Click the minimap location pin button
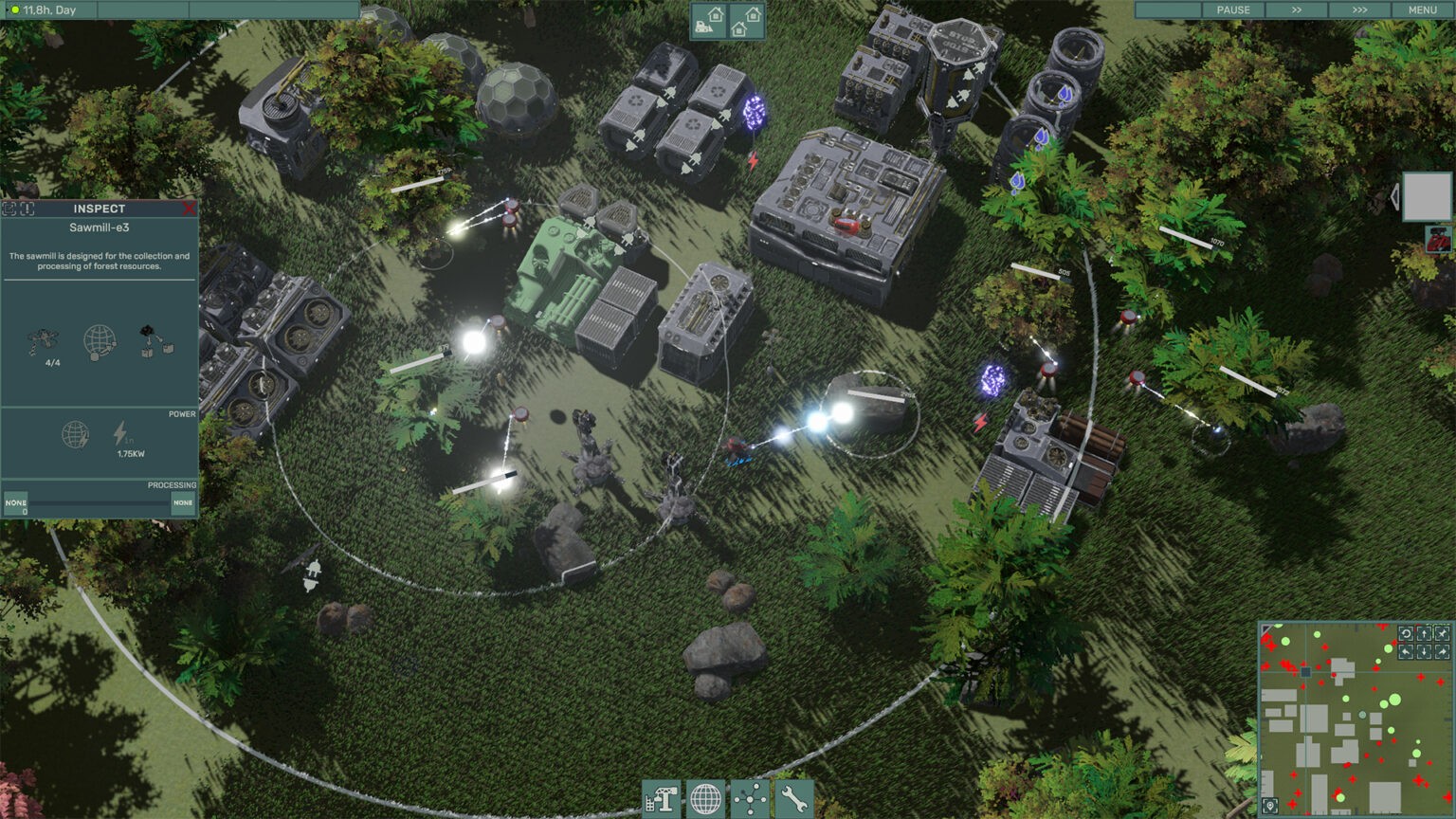Screen dimensions: 1456x819 tap(1270, 806)
